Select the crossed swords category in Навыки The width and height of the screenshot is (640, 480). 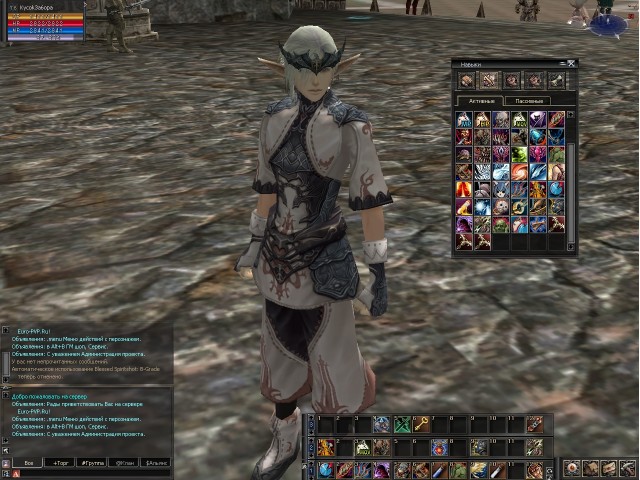489,80
